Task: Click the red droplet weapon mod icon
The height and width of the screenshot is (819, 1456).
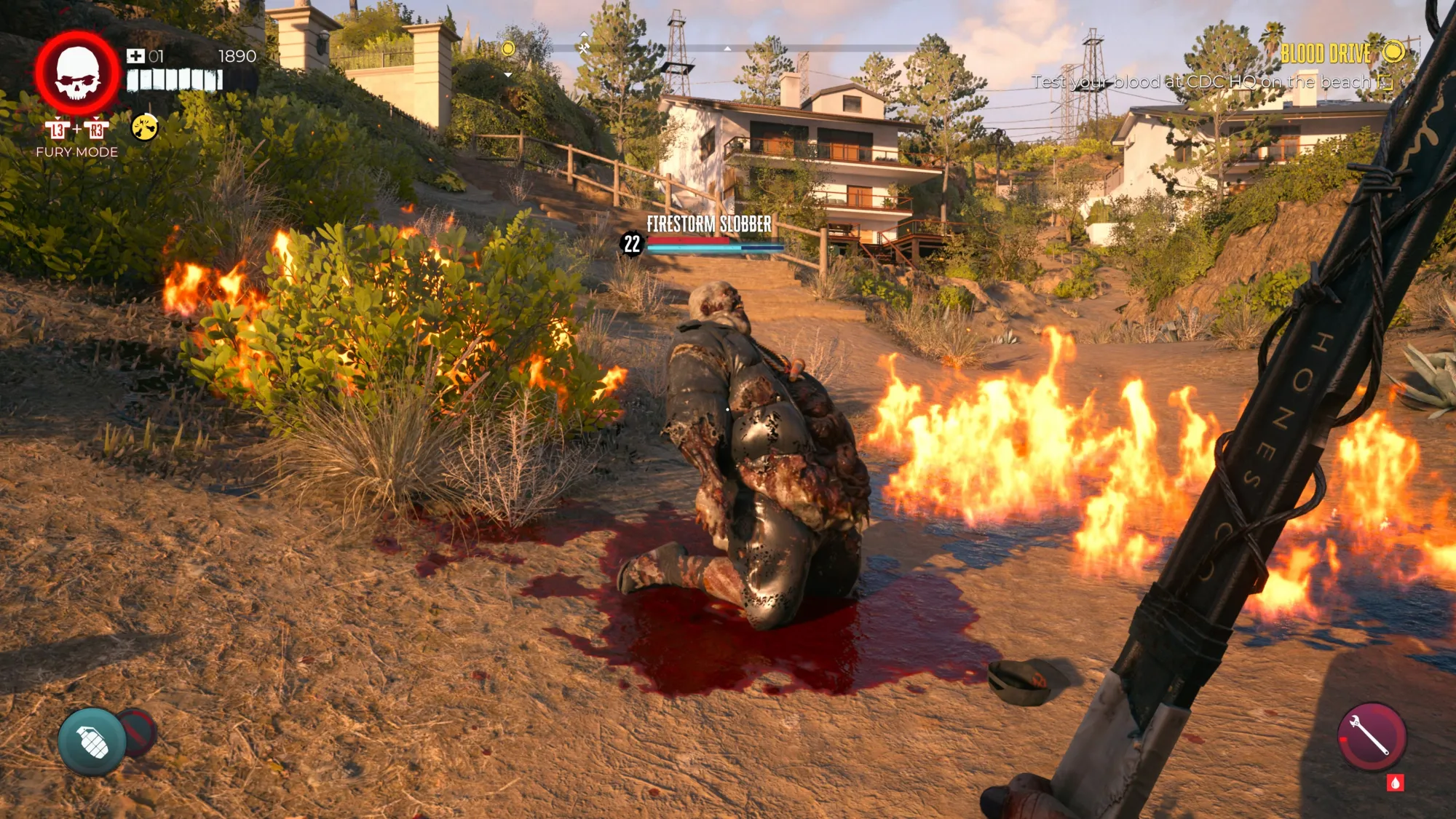Action: pos(1395,783)
